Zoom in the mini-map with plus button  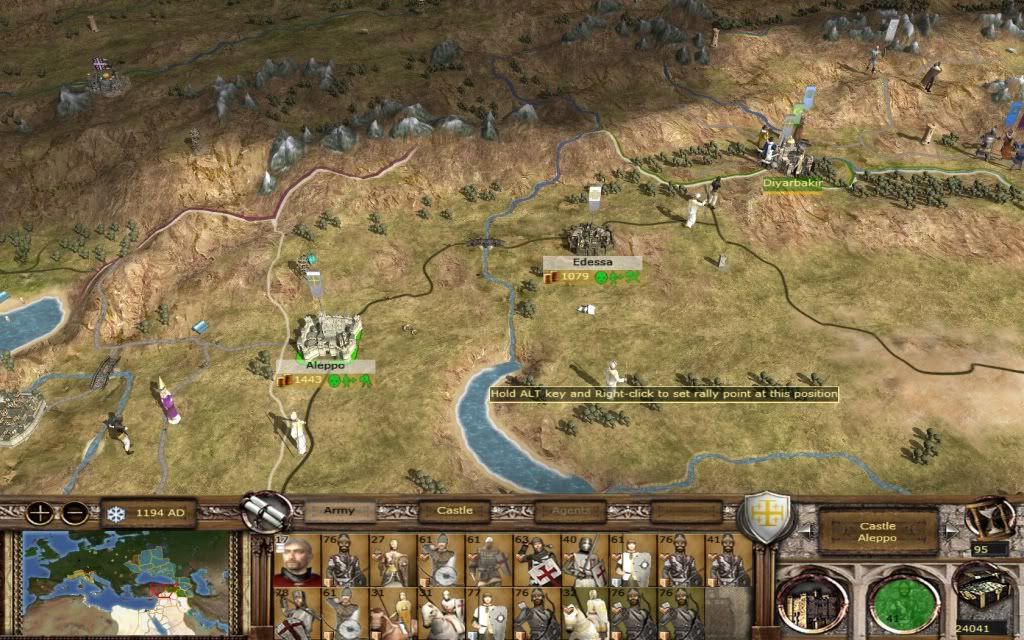coord(40,513)
